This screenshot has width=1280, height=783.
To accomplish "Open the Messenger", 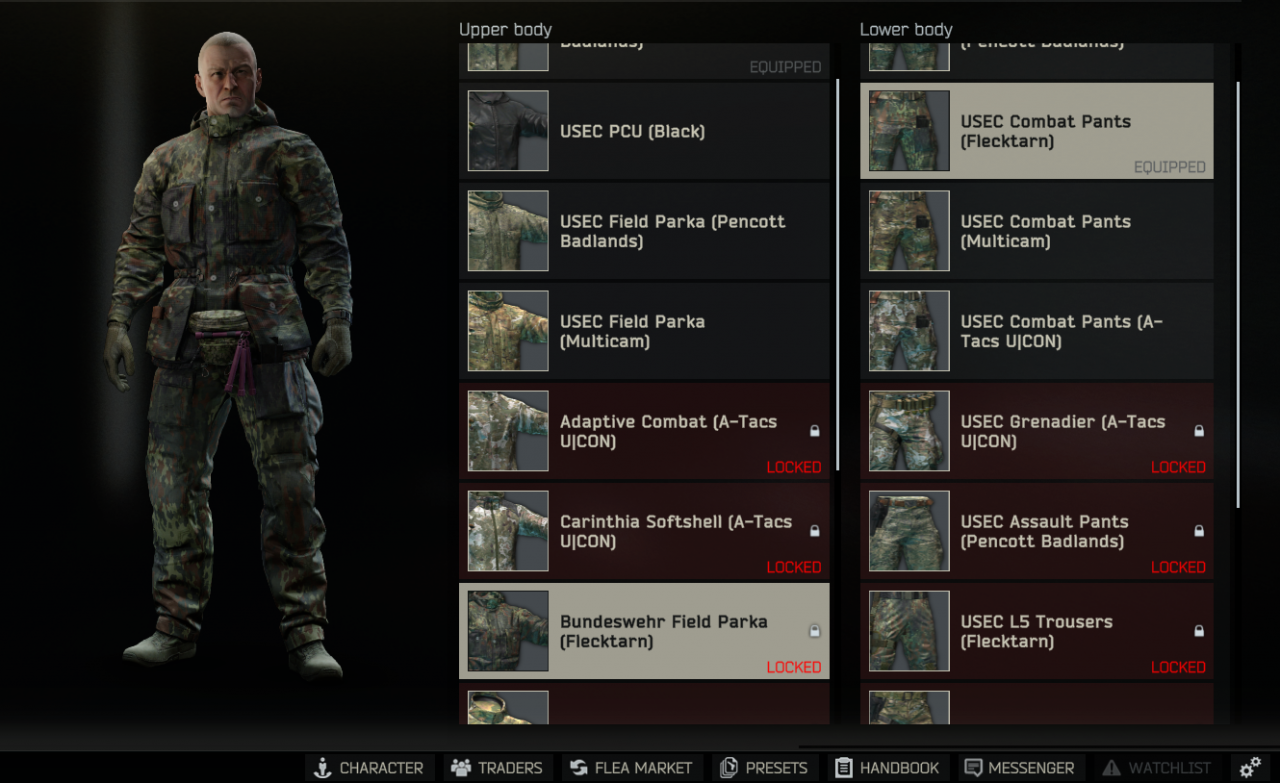I will (x=1019, y=768).
